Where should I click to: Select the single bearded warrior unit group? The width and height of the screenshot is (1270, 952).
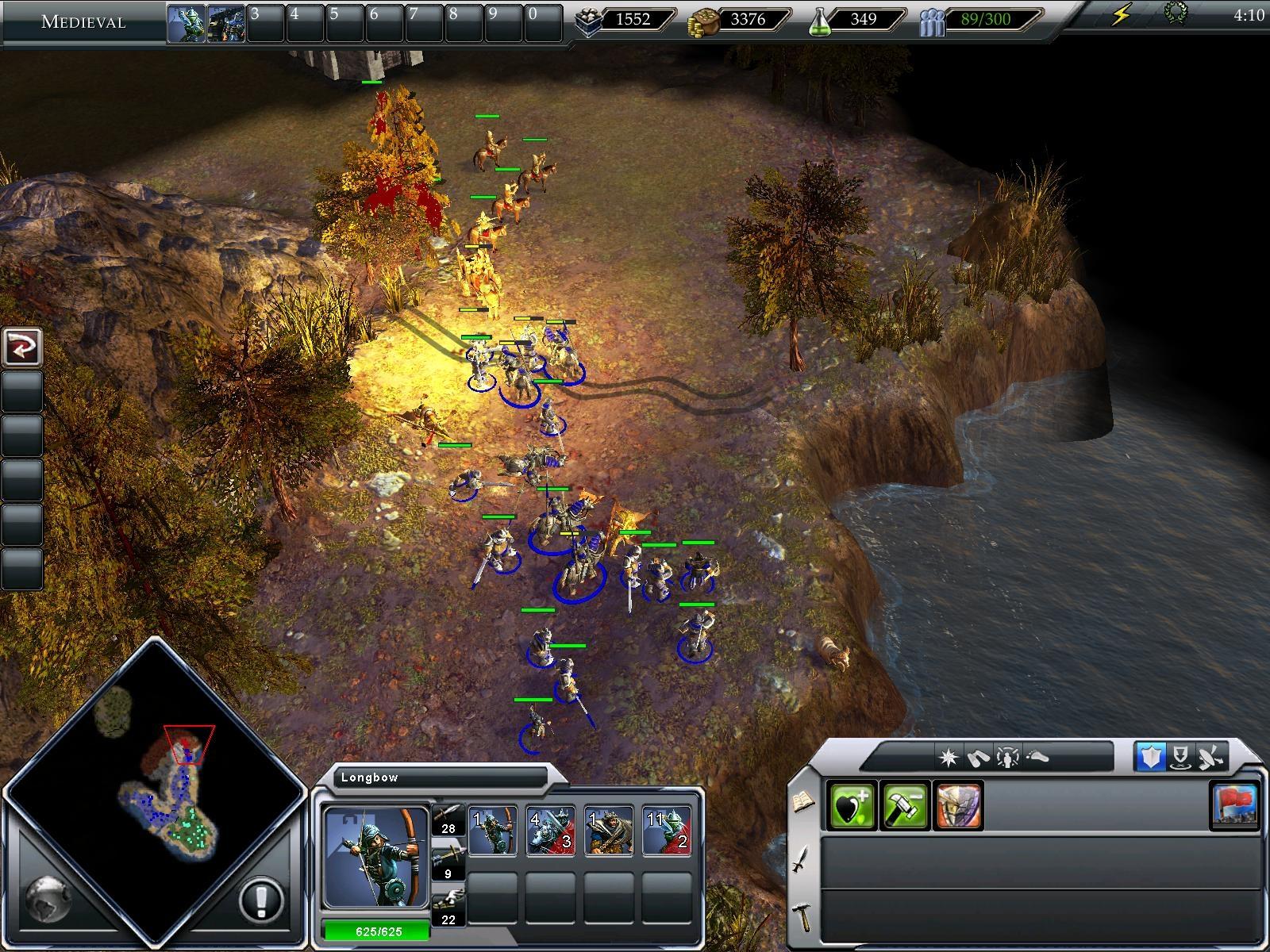pyautogui.click(x=609, y=831)
